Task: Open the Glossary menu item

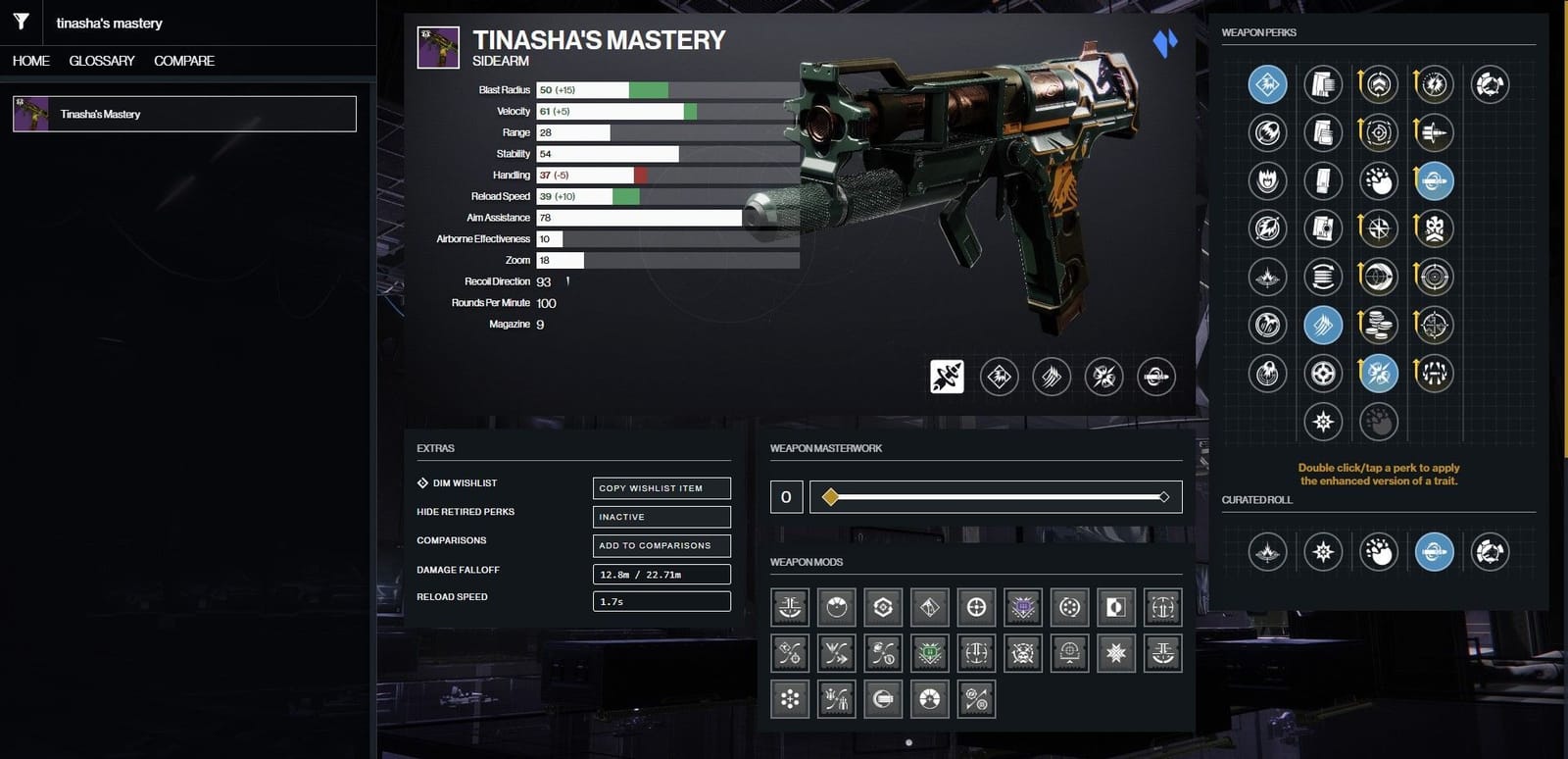Action: click(101, 61)
